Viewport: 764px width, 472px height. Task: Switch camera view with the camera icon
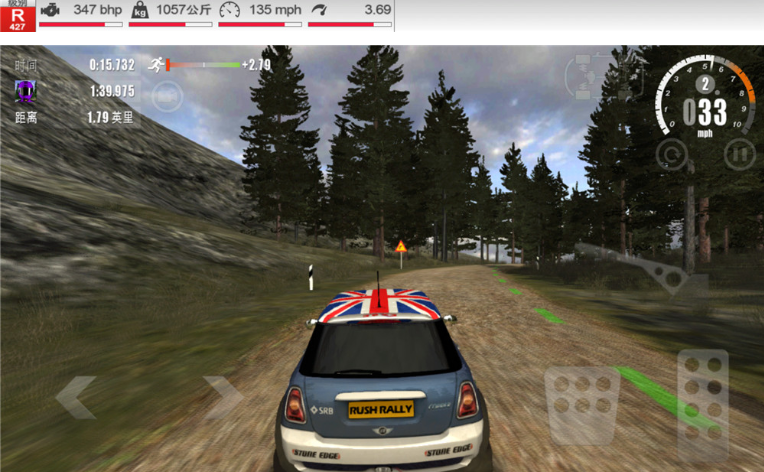point(166,96)
